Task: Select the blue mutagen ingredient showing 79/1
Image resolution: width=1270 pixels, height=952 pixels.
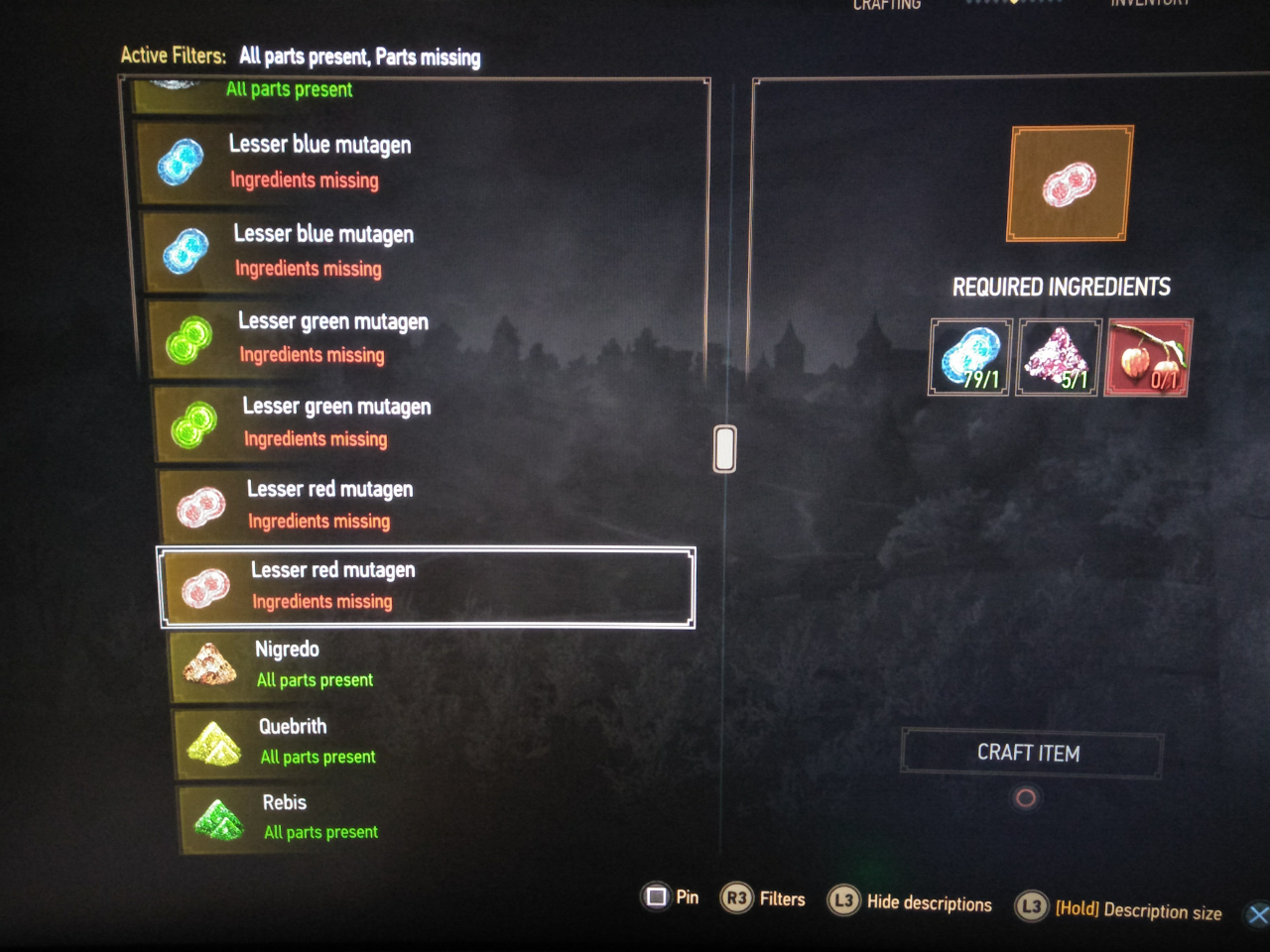Action: [x=970, y=358]
